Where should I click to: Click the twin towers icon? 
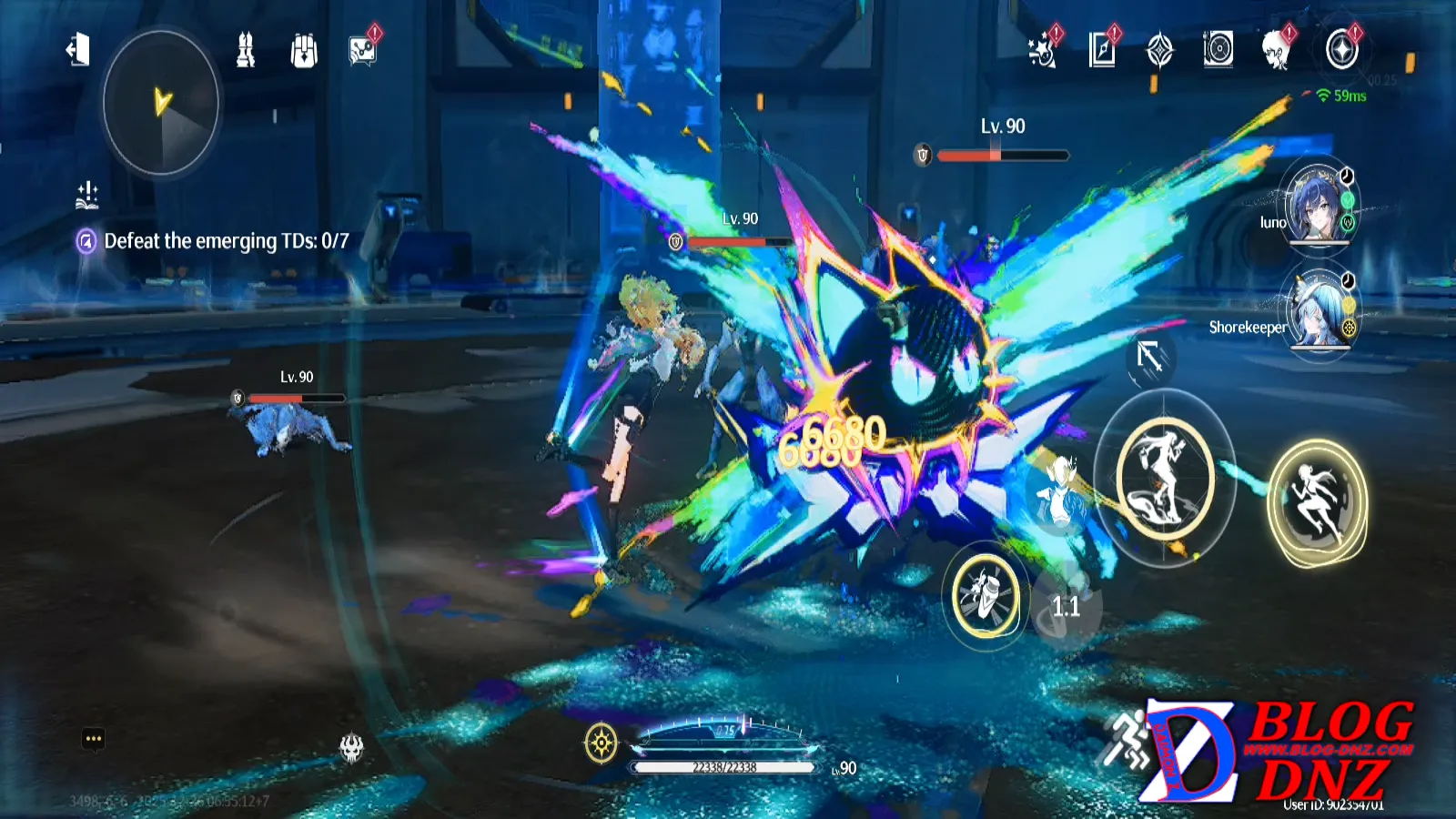click(x=246, y=50)
